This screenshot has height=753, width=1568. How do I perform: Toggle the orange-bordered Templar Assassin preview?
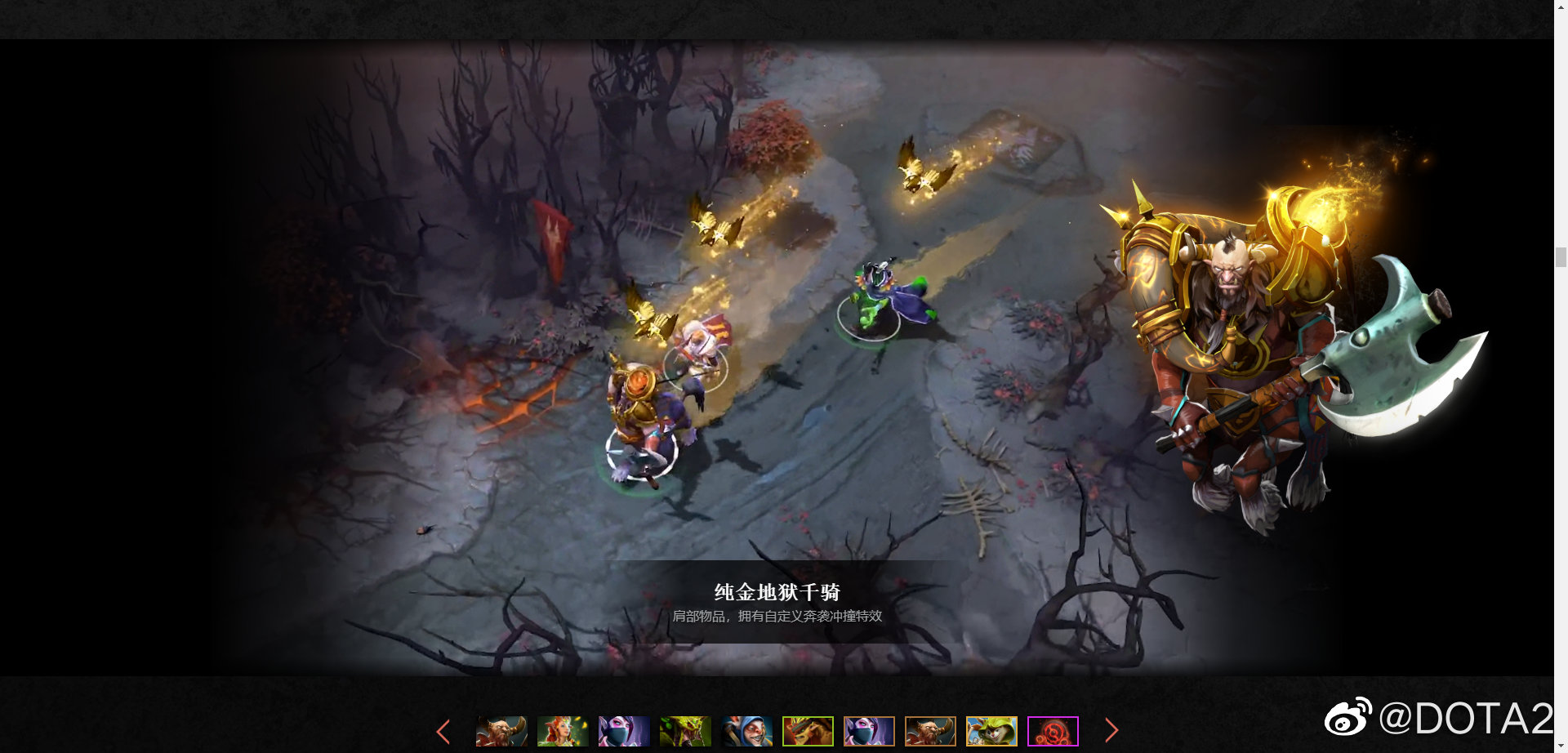(870, 731)
